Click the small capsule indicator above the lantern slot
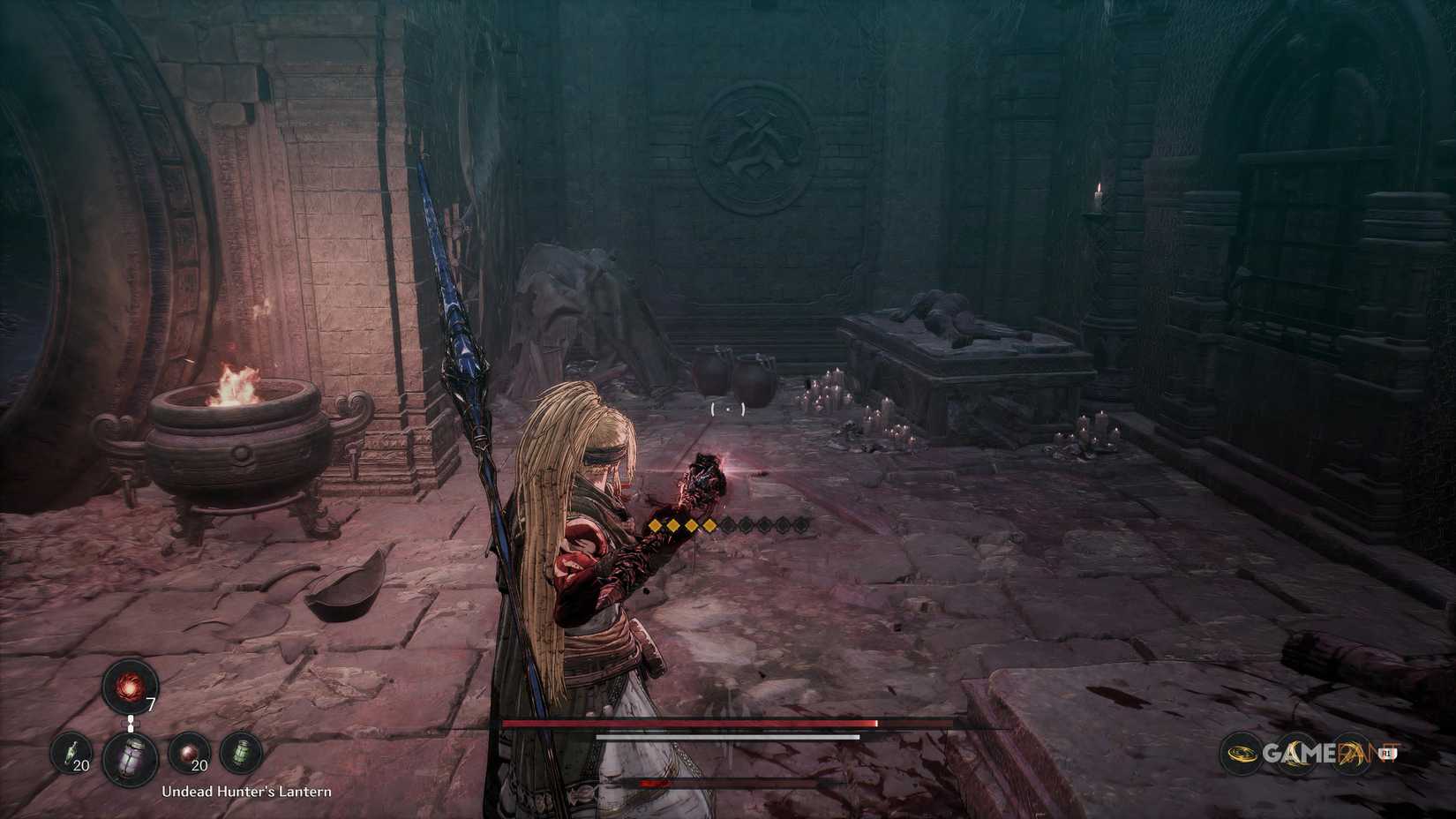 click(x=131, y=722)
